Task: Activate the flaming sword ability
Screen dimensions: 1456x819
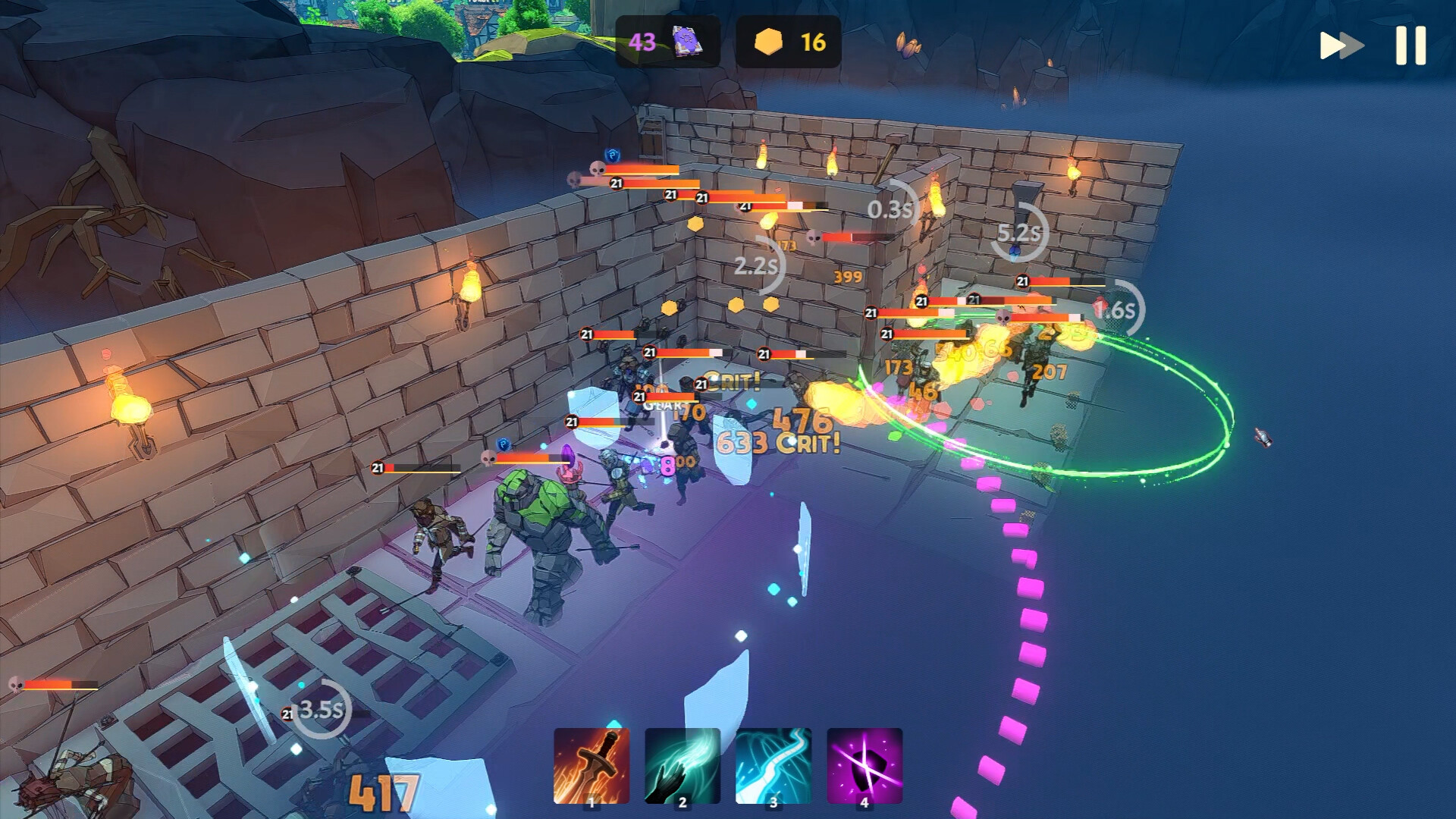Action: [591, 766]
